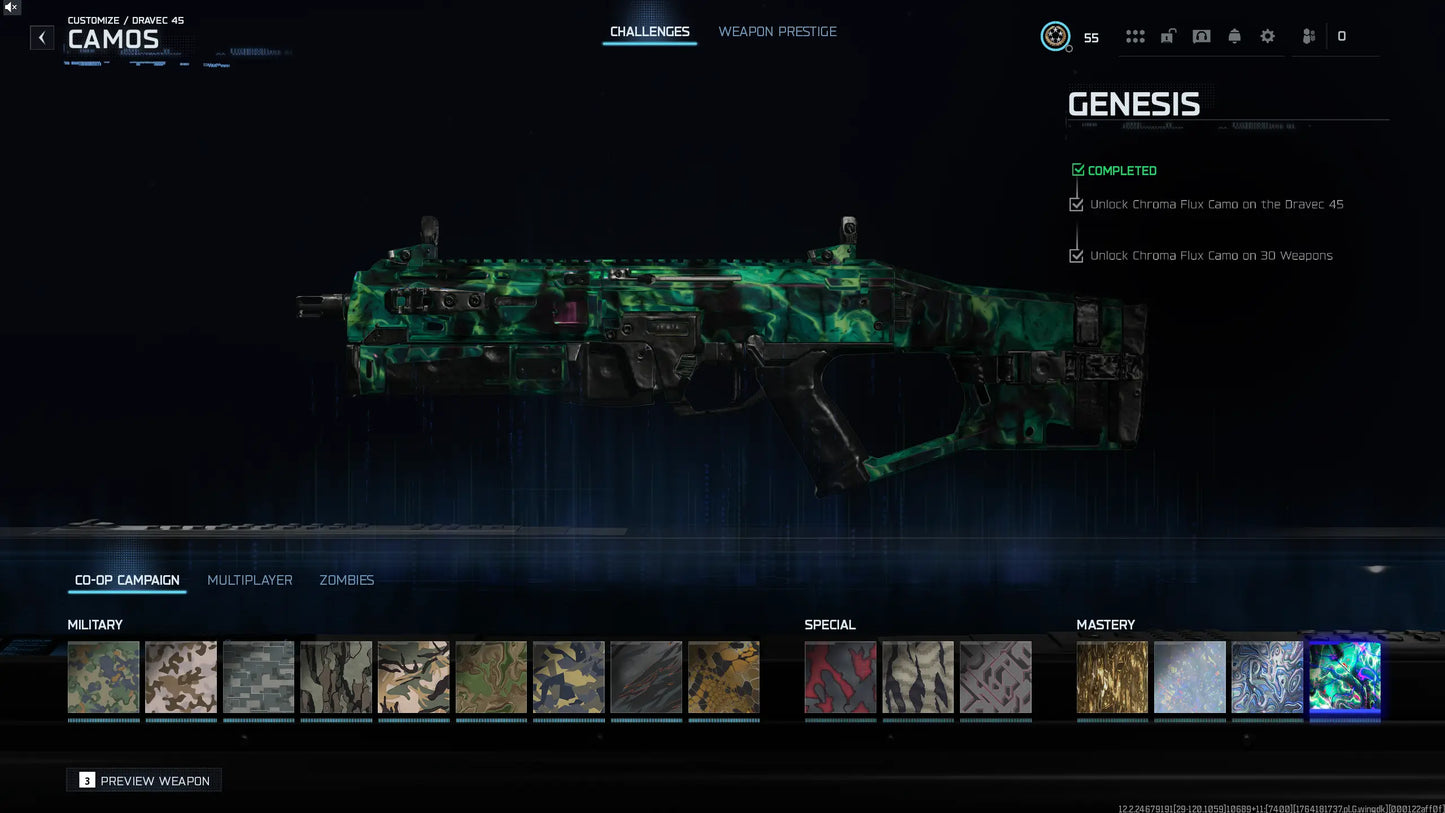The width and height of the screenshot is (1445, 813).
Task: Select the golden Mastery camo swatch
Action: 1112,678
